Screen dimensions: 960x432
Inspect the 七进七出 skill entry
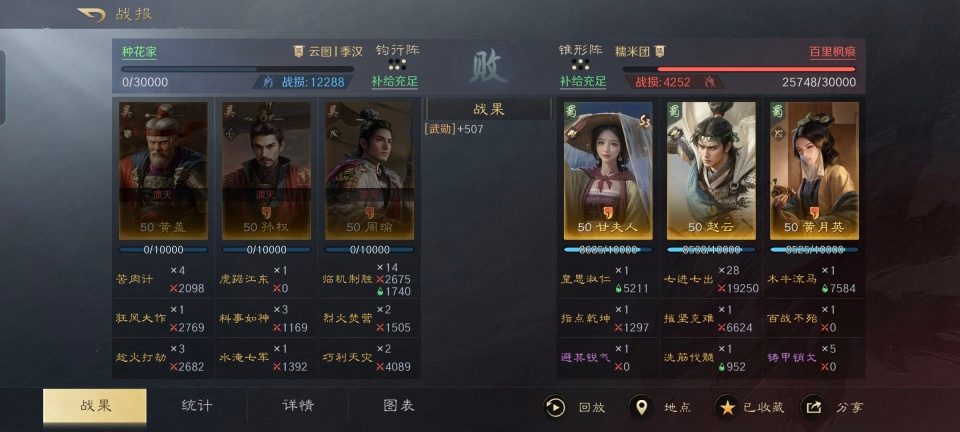(689, 279)
